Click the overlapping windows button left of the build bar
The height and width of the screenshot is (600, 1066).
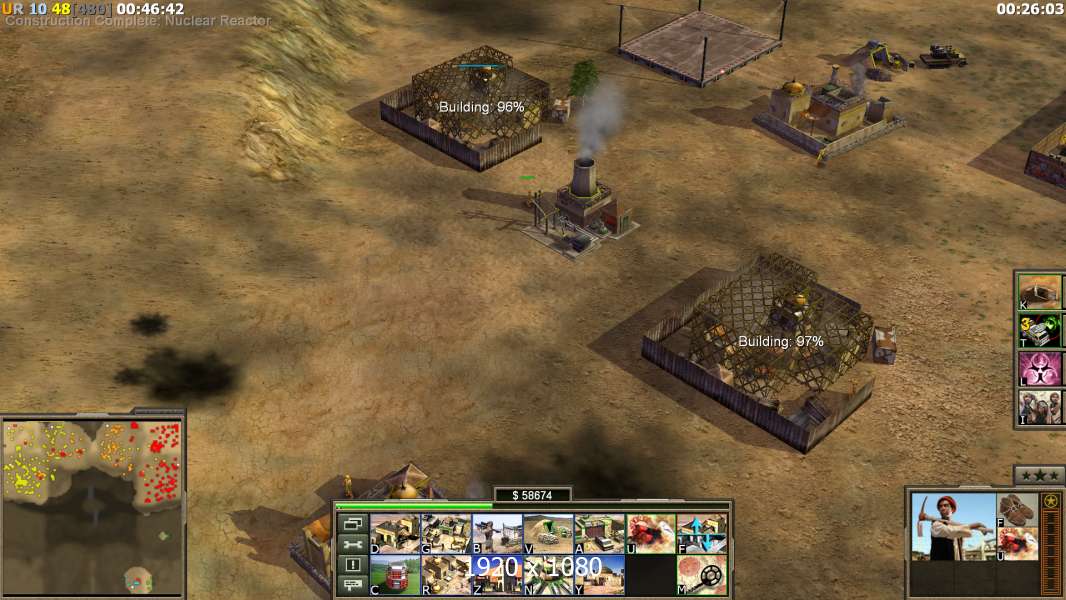[351, 523]
